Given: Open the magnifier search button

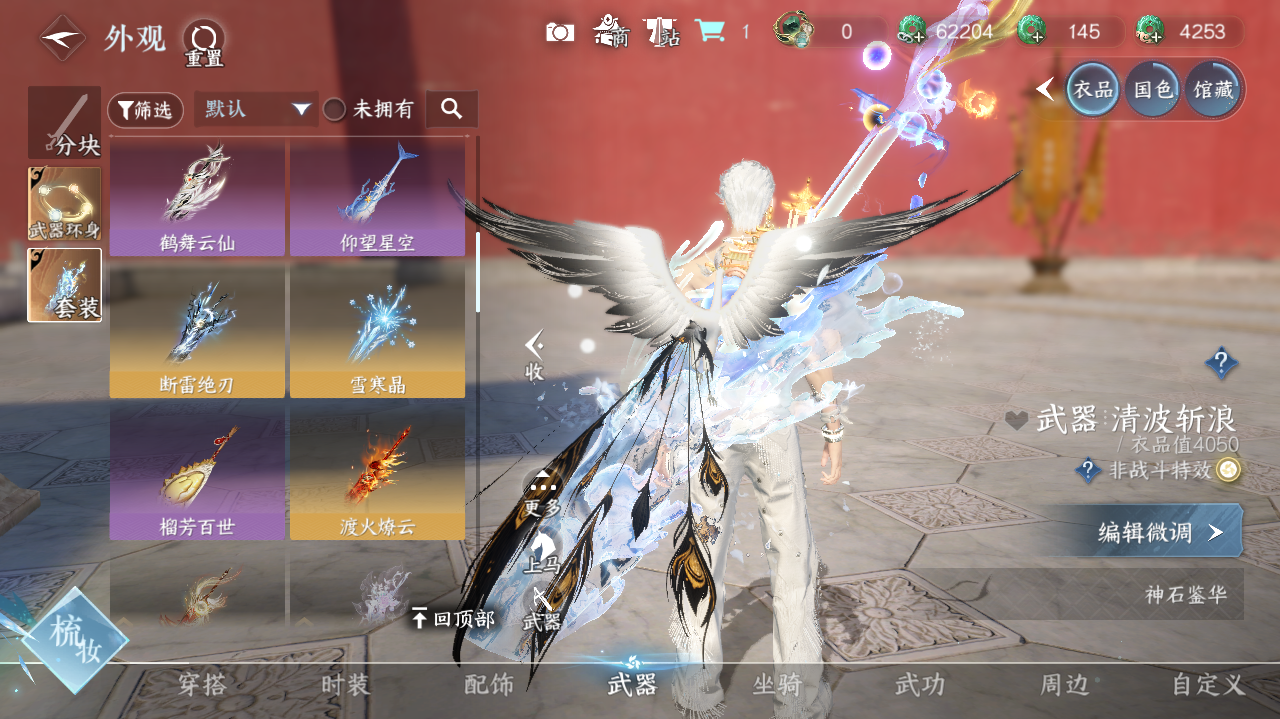Looking at the screenshot, I should tap(451, 109).
